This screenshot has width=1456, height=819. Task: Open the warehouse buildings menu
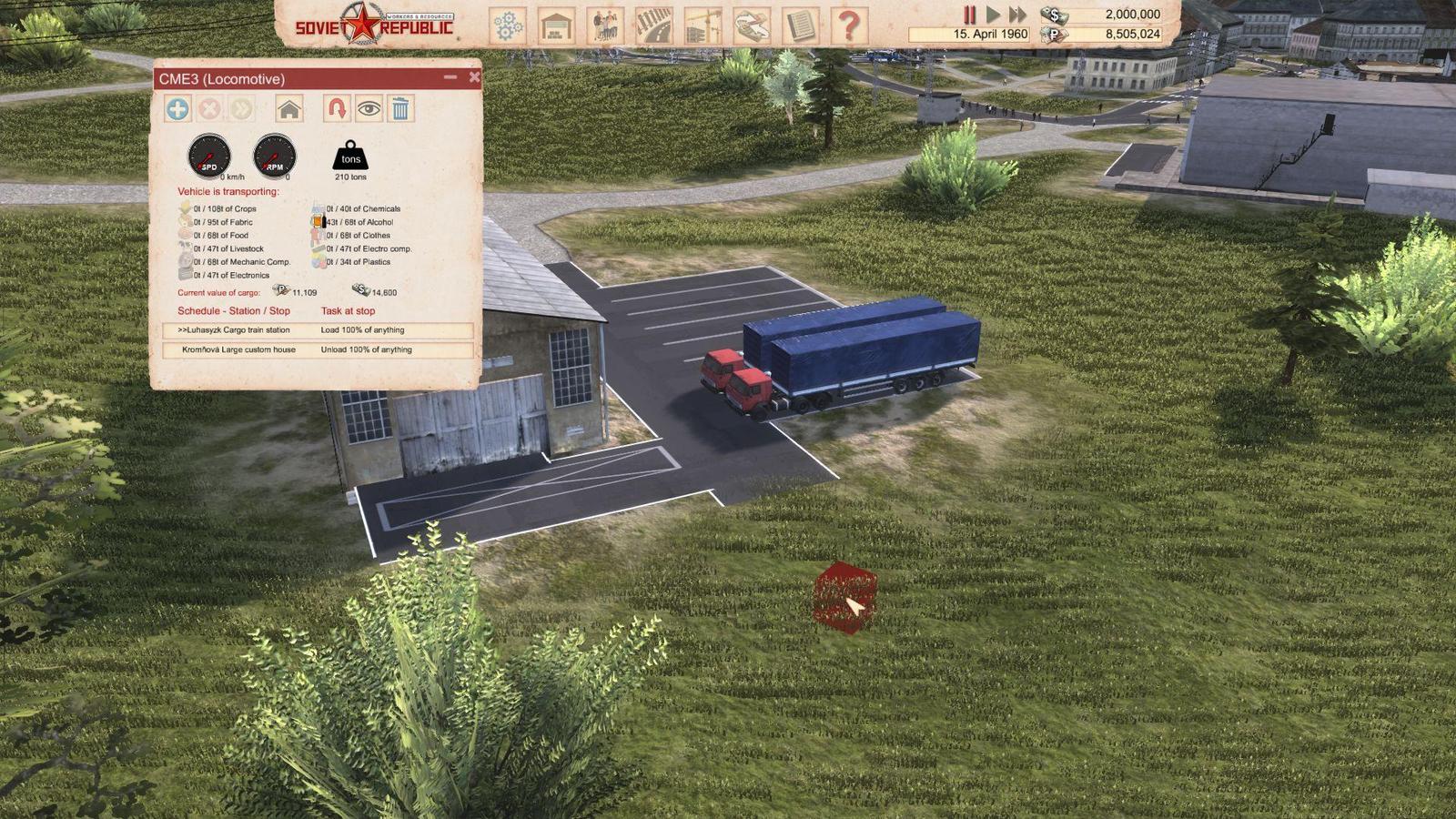click(x=556, y=25)
